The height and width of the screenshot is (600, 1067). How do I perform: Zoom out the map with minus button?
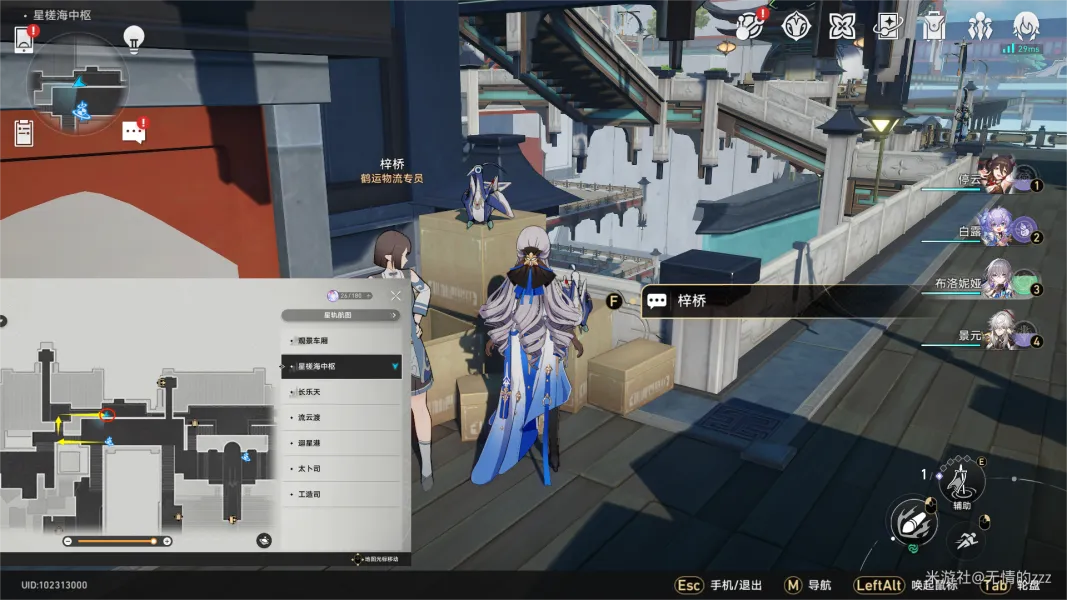(x=67, y=541)
